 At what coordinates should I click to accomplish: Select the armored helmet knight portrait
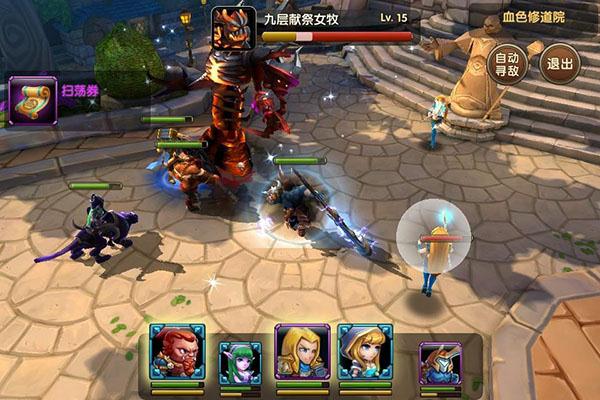point(440,363)
